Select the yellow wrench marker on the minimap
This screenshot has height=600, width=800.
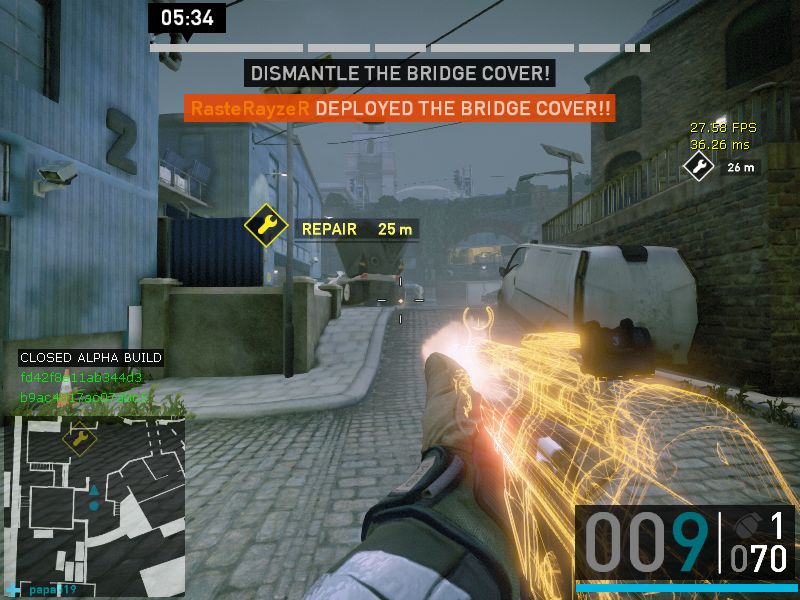point(78,437)
